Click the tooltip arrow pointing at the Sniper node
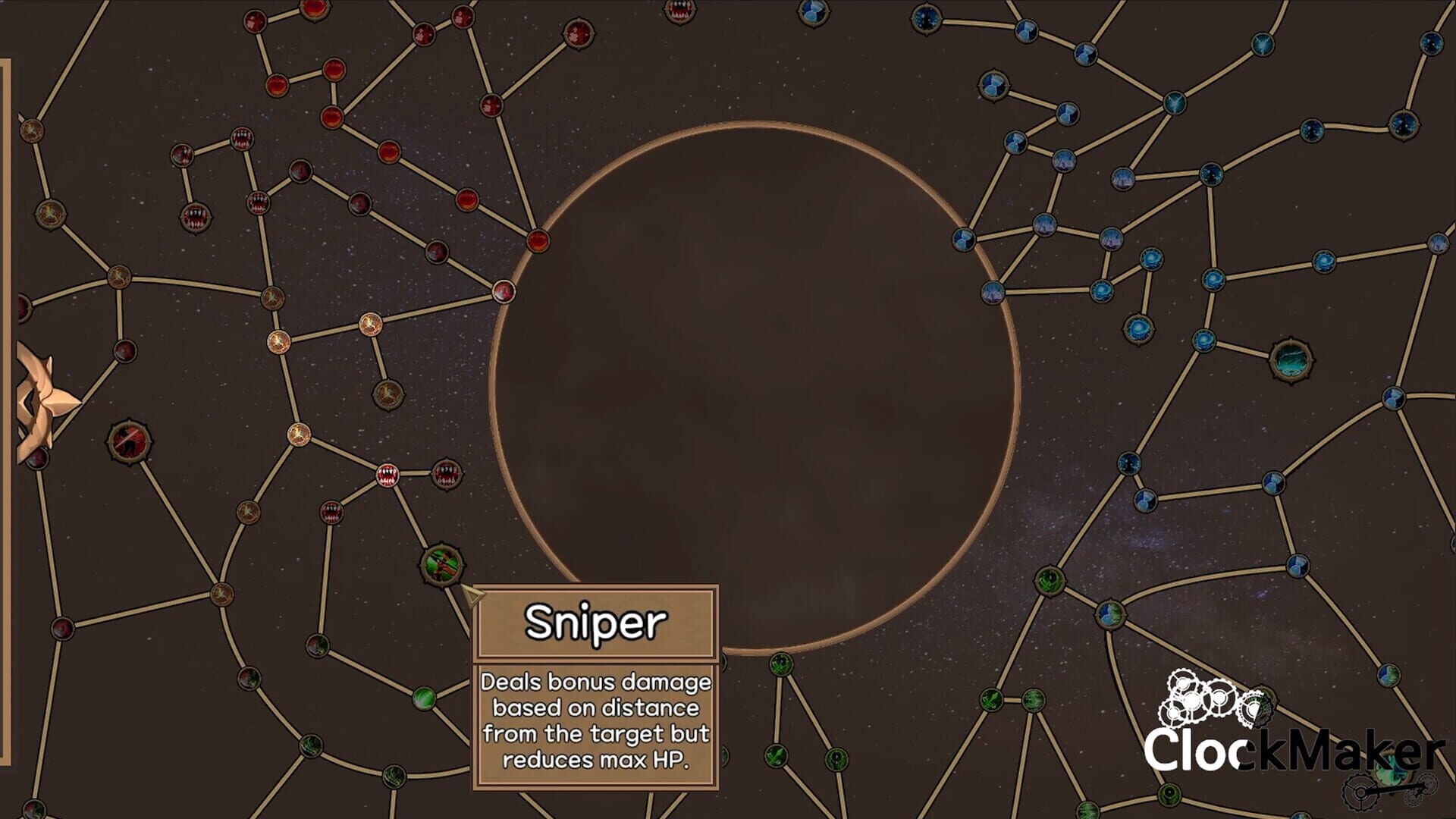This screenshot has height=819, width=1456. click(x=474, y=596)
